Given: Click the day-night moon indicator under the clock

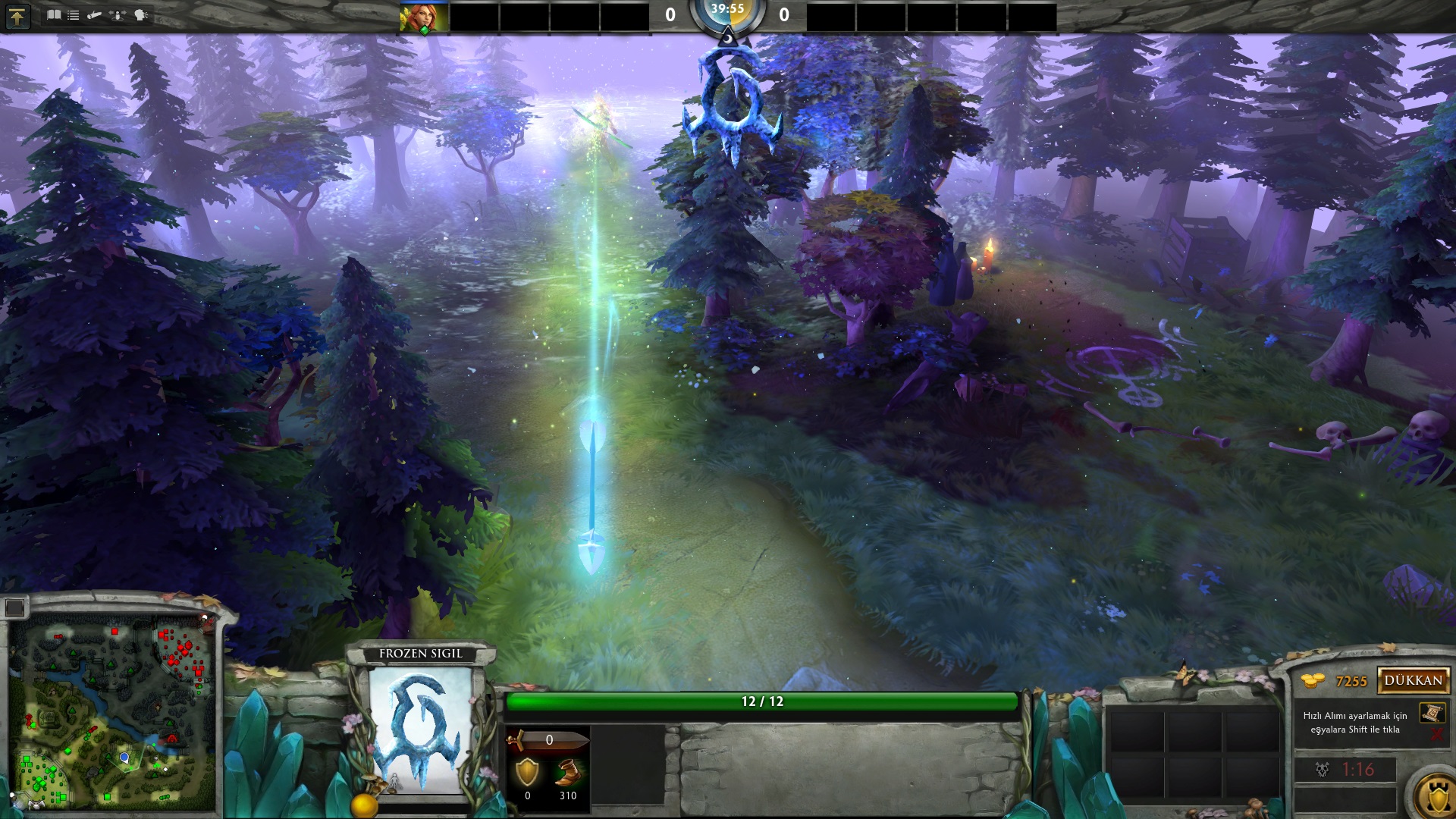Looking at the screenshot, I should pyautogui.click(x=727, y=36).
